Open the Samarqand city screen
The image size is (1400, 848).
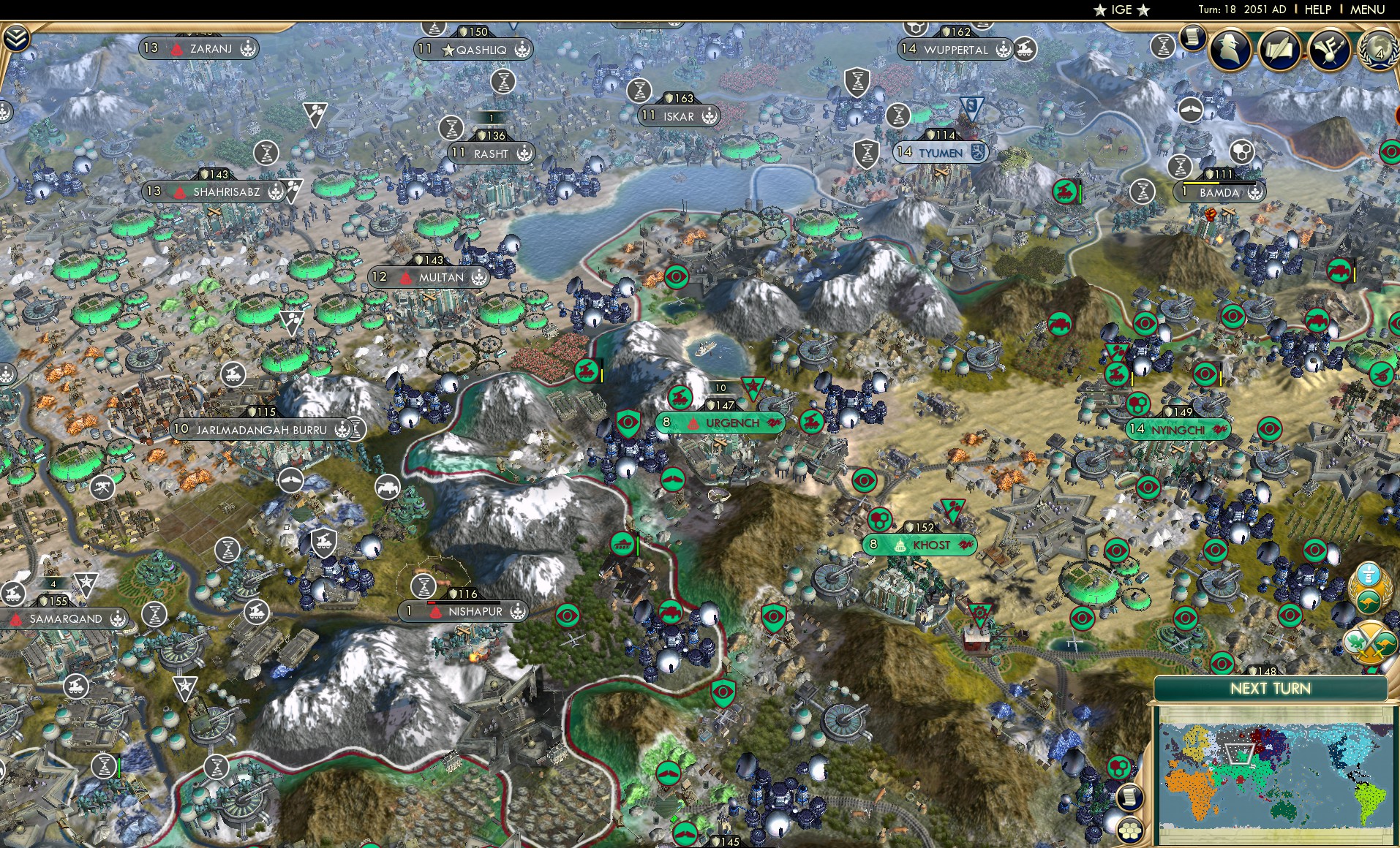point(66,618)
